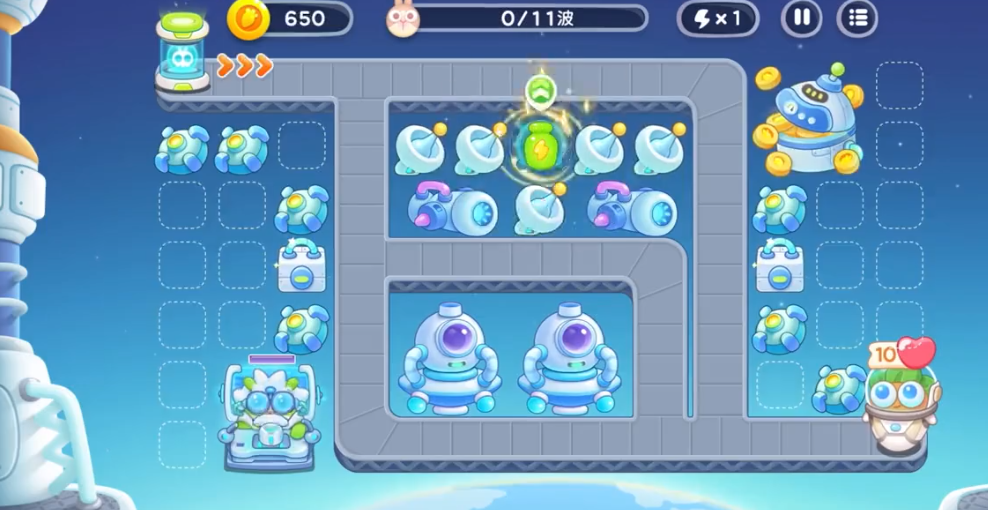Screen dimensions: 988x510
Task: Select the green lightning bottle tower
Action: (x=540, y=146)
